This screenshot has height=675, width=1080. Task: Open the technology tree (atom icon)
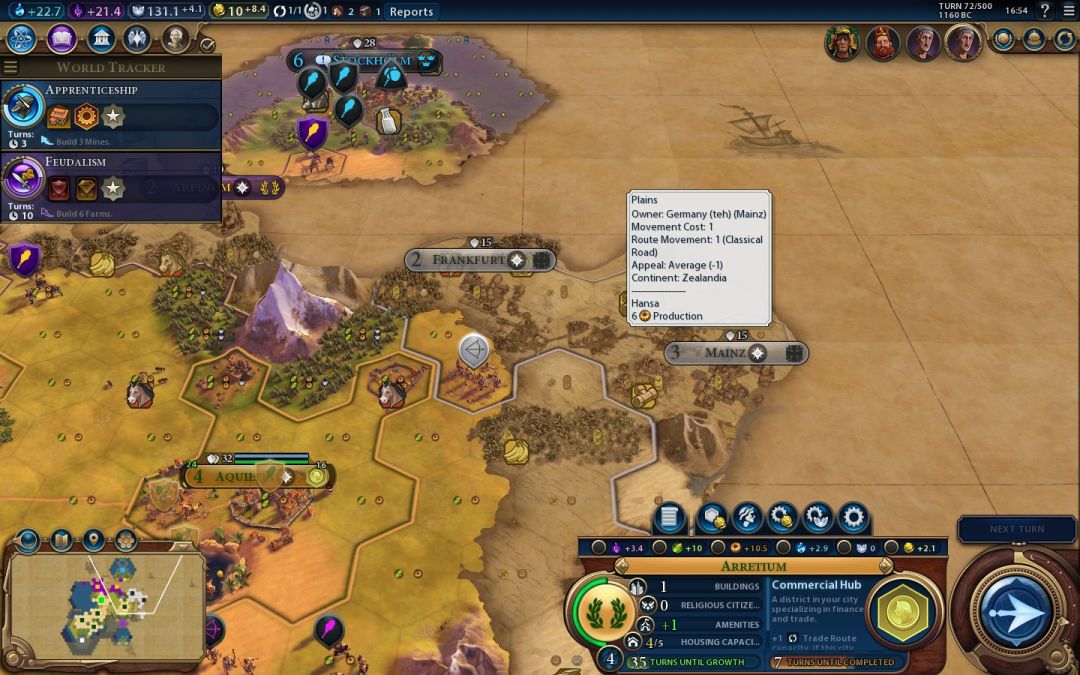click(x=21, y=40)
